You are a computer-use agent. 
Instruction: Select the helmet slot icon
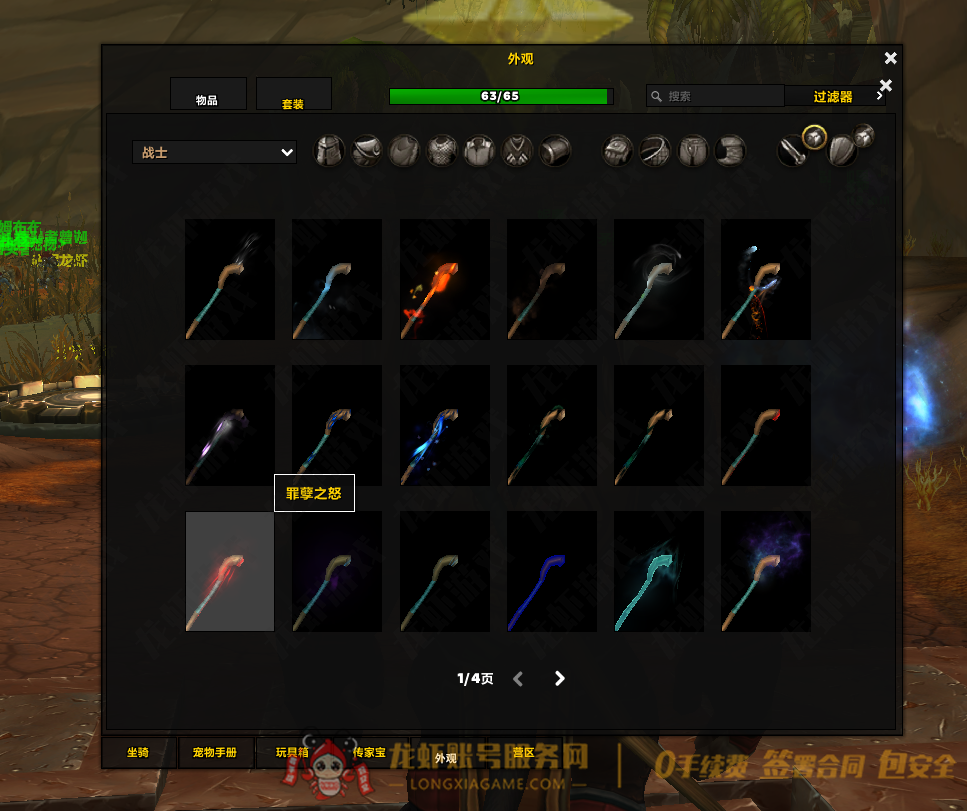(x=329, y=151)
